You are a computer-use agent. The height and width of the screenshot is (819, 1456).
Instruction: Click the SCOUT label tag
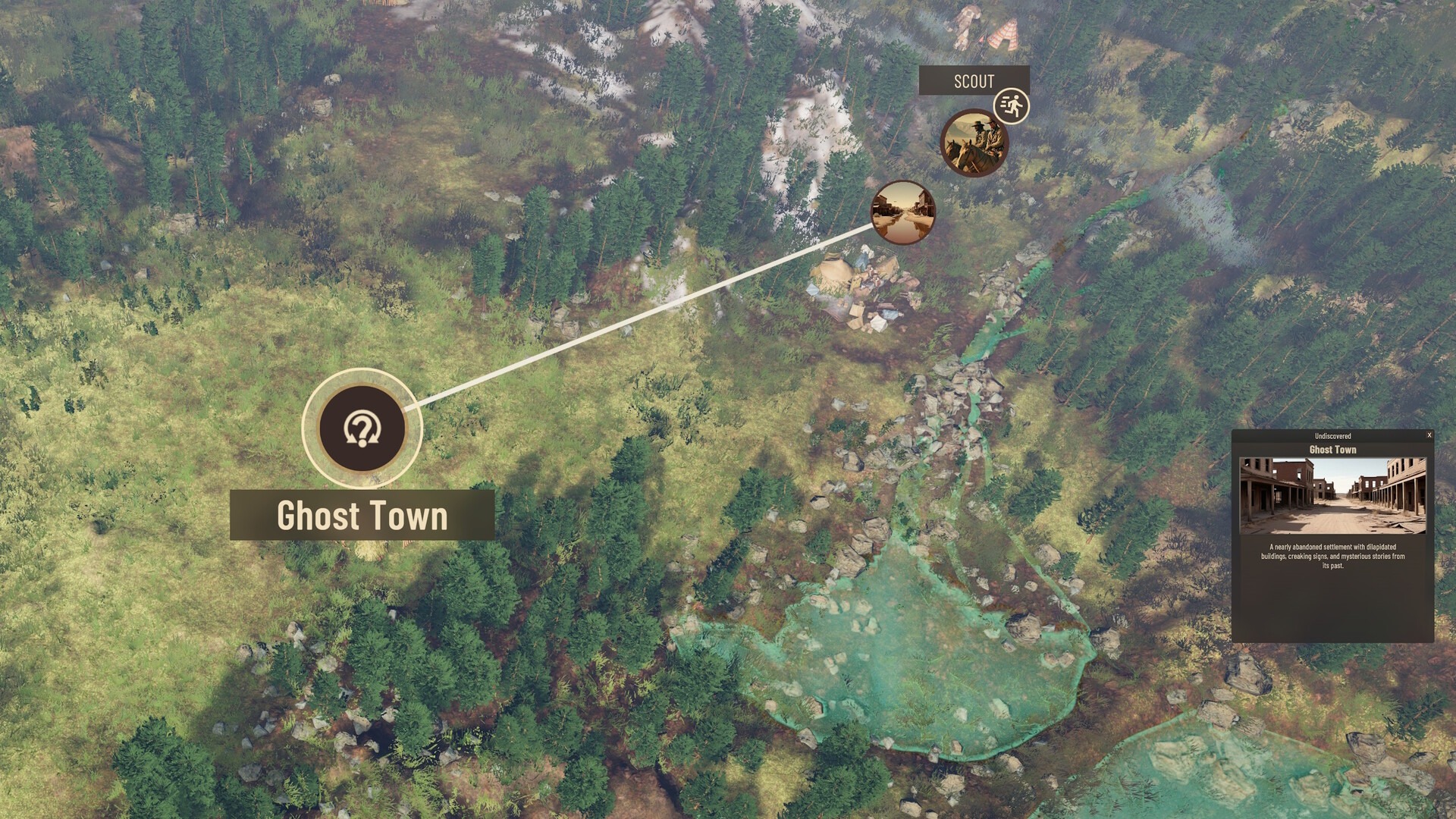973,81
